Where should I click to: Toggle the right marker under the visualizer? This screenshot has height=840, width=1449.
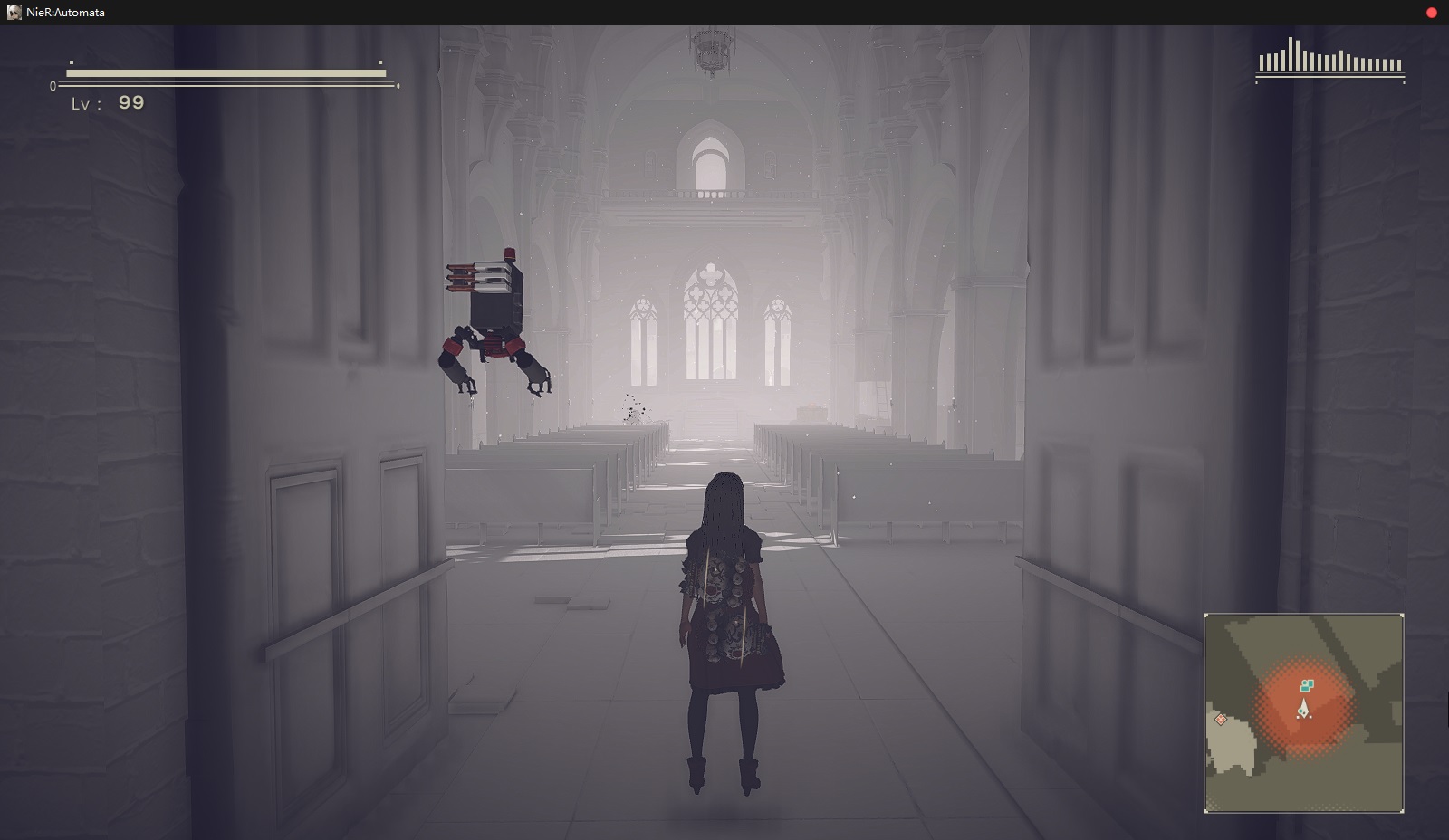click(1404, 82)
